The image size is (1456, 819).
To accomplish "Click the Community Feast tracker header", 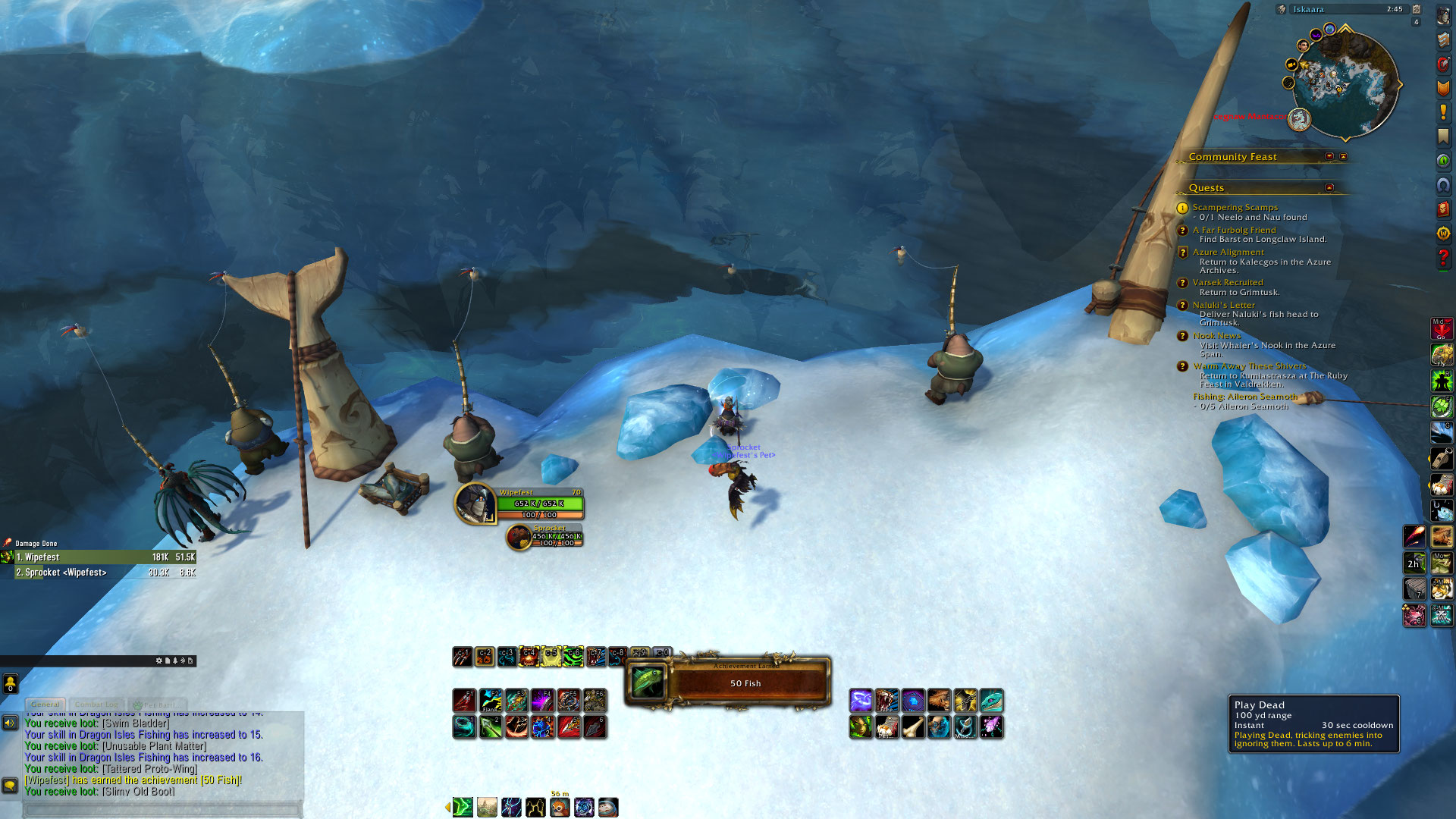I will 1232,157.
